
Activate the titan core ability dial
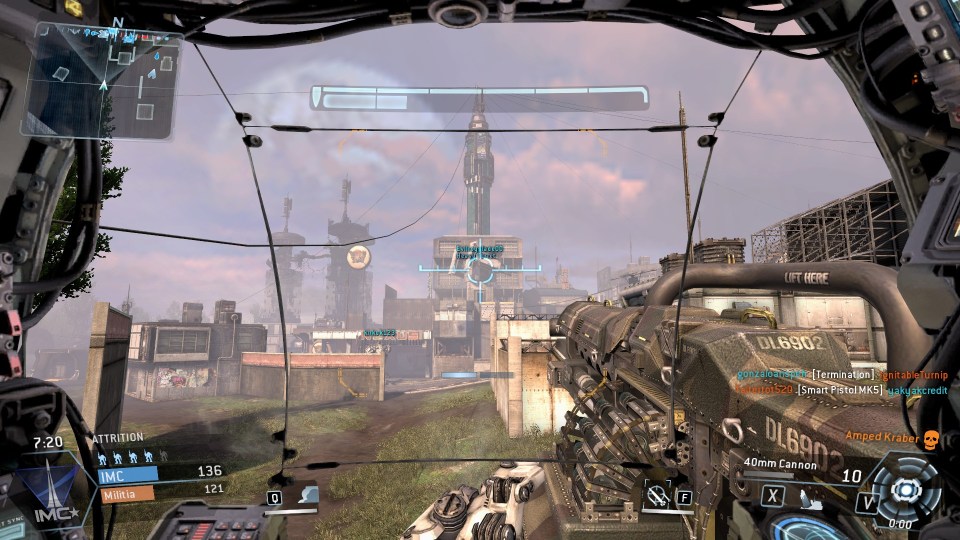(906, 489)
